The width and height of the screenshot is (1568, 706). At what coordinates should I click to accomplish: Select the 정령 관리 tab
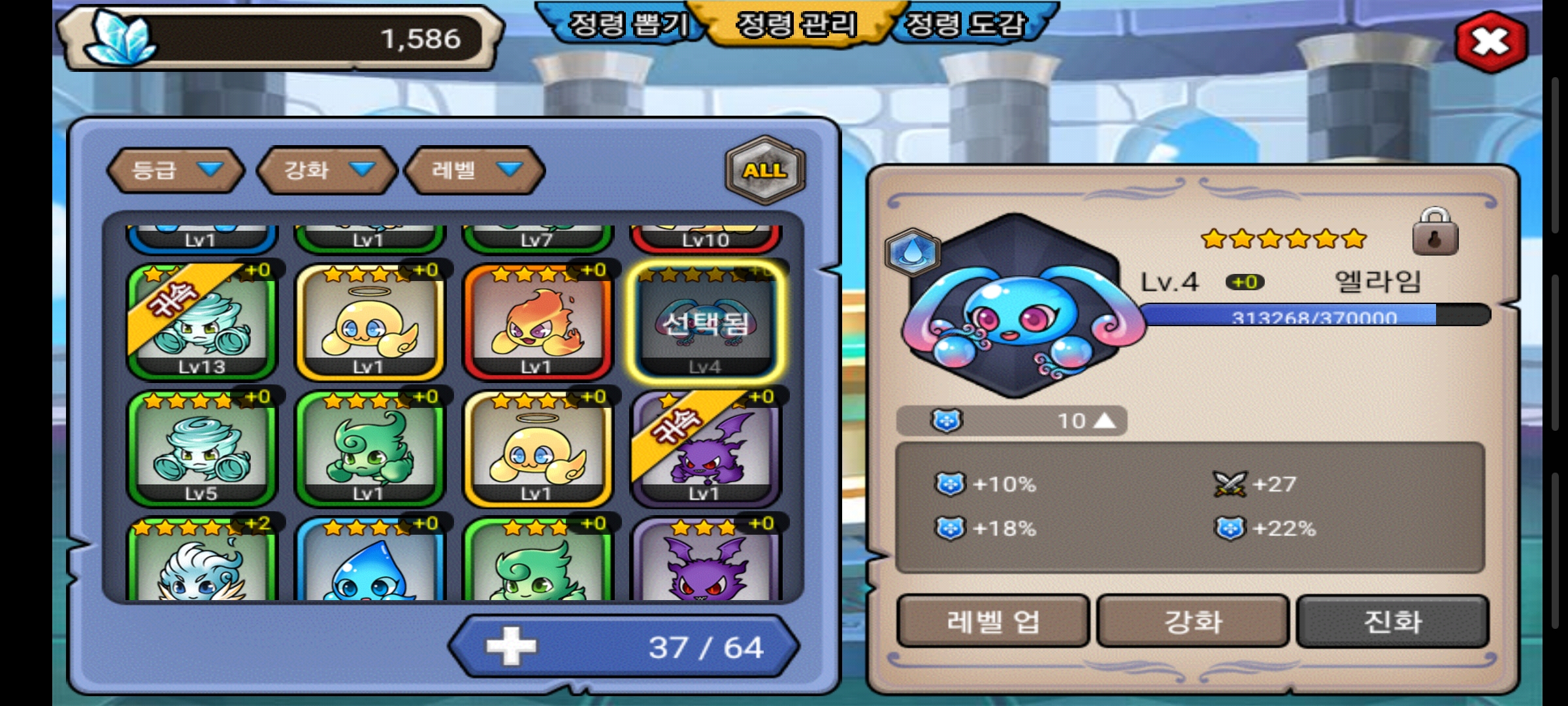tap(796, 26)
